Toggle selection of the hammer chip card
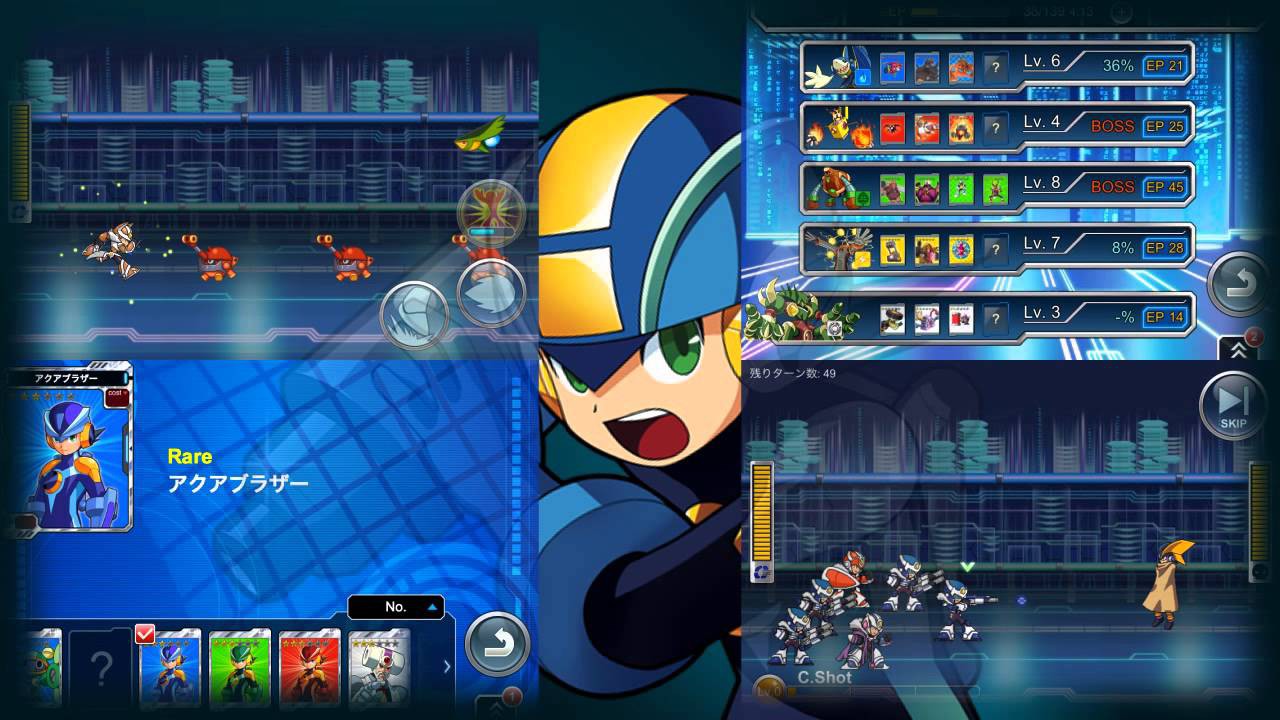Image resolution: width=1280 pixels, height=720 pixels. (378, 665)
